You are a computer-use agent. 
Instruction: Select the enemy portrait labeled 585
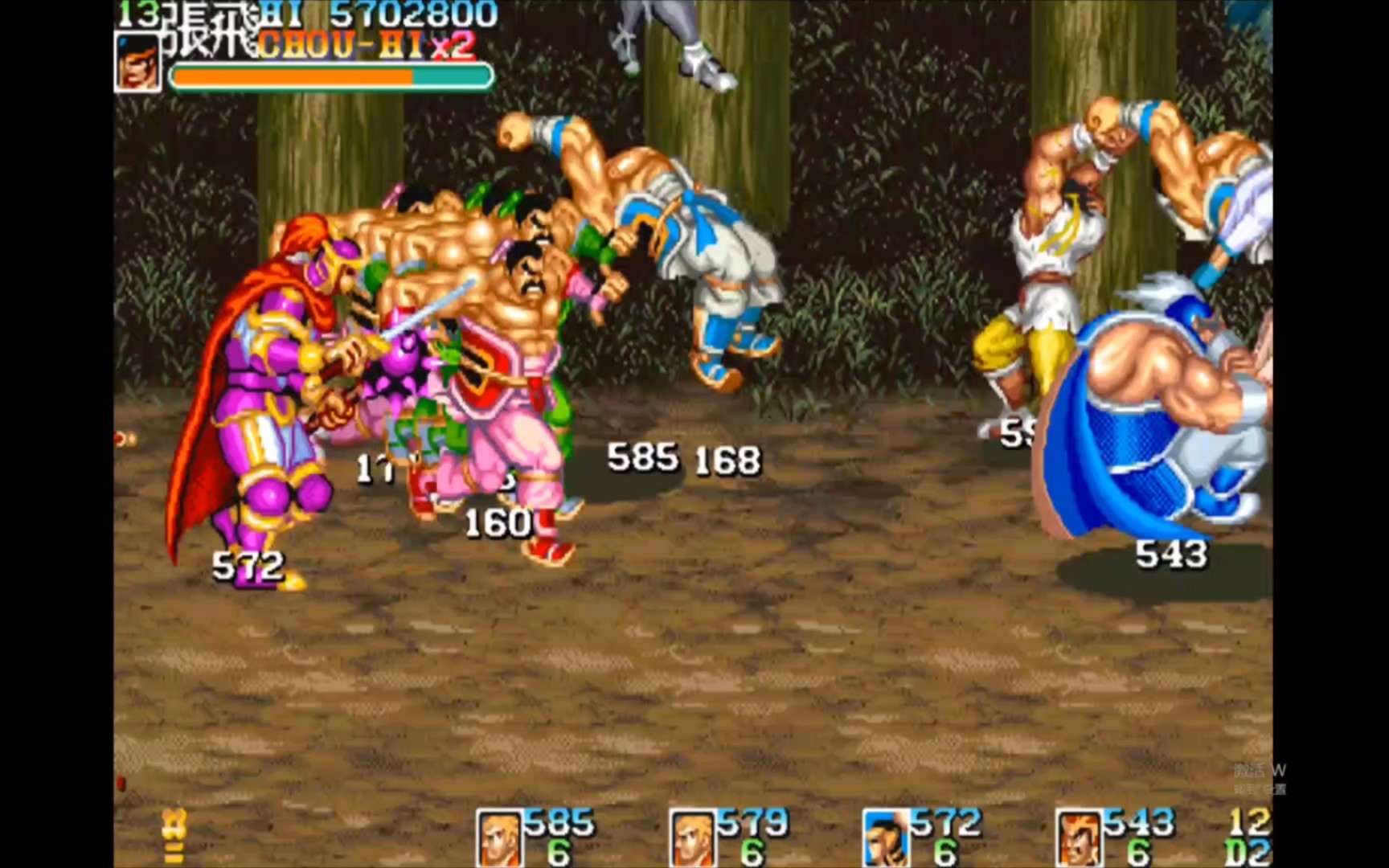tap(499, 838)
